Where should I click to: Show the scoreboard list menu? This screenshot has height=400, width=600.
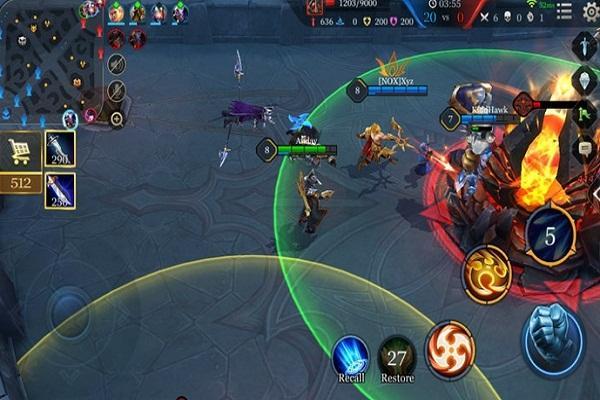pos(564,12)
